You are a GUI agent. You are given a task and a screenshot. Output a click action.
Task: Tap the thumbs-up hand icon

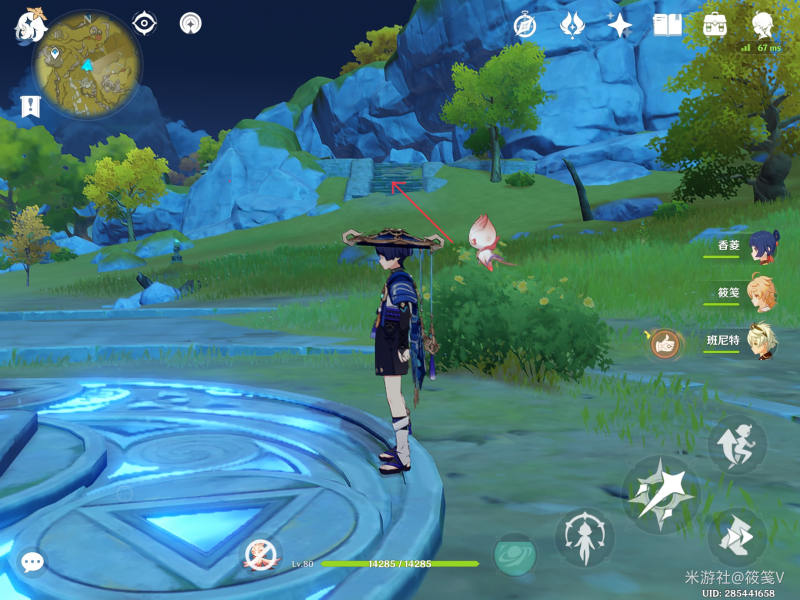coord(665,344)
